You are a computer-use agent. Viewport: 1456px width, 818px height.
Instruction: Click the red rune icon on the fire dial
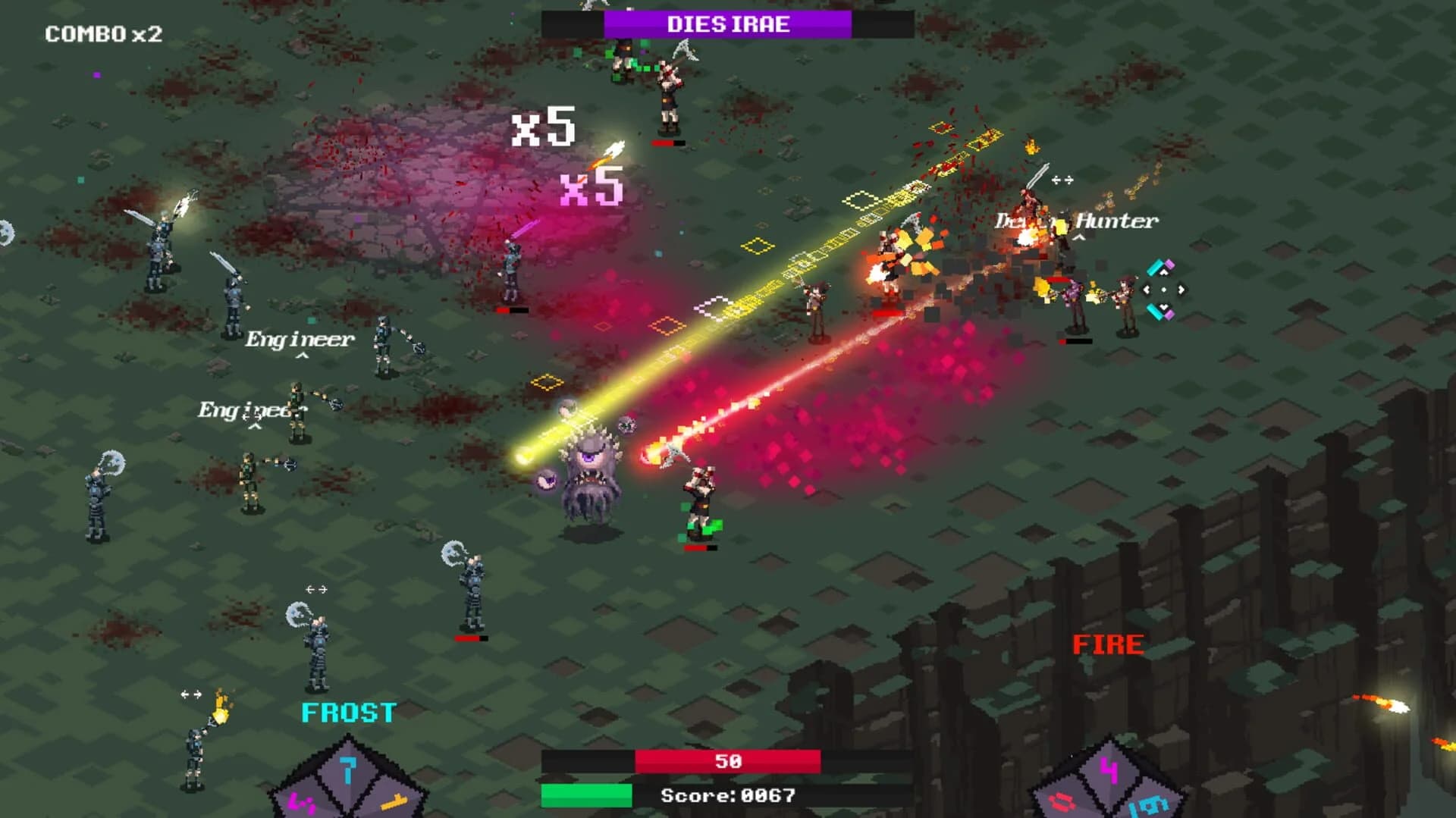click(x=1062, y=803)
